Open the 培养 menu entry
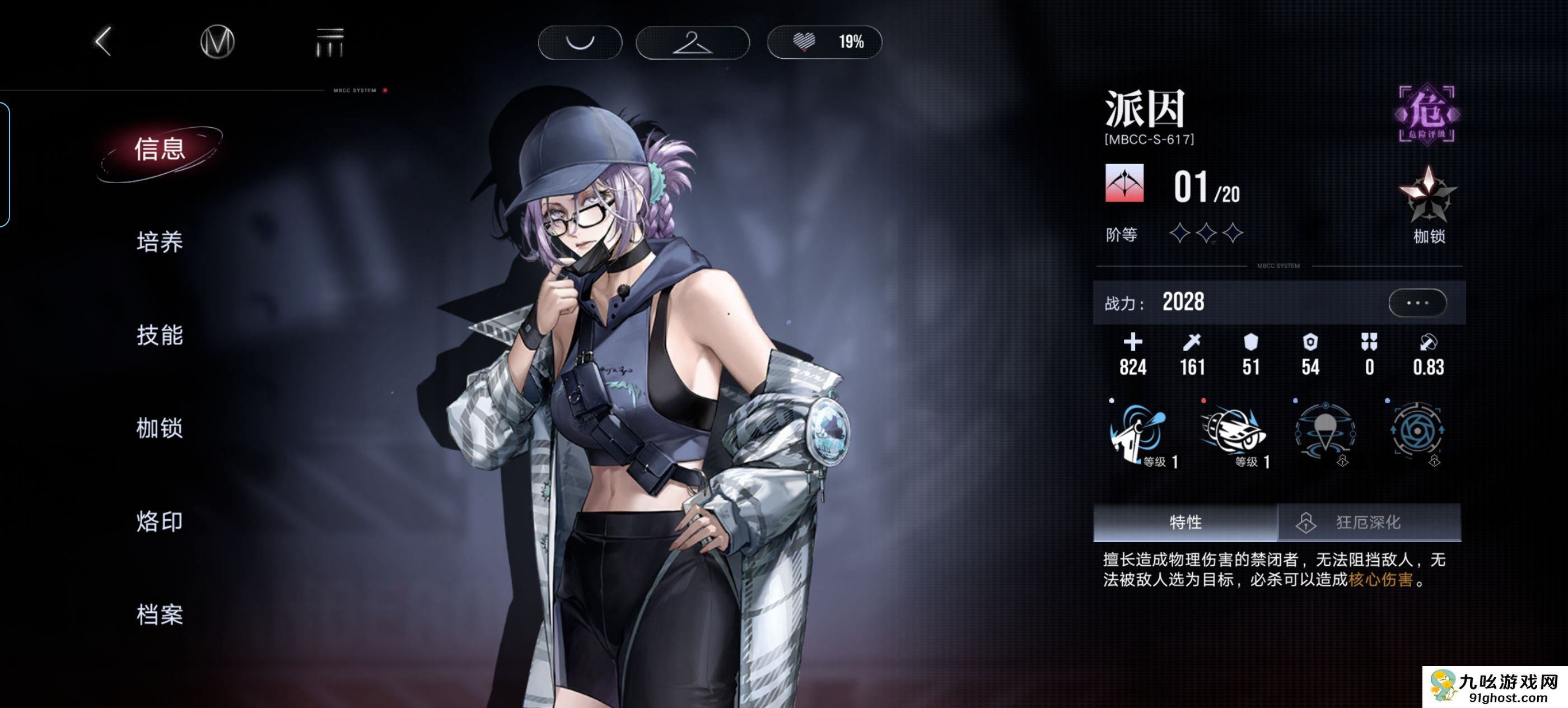 (160, 243)
